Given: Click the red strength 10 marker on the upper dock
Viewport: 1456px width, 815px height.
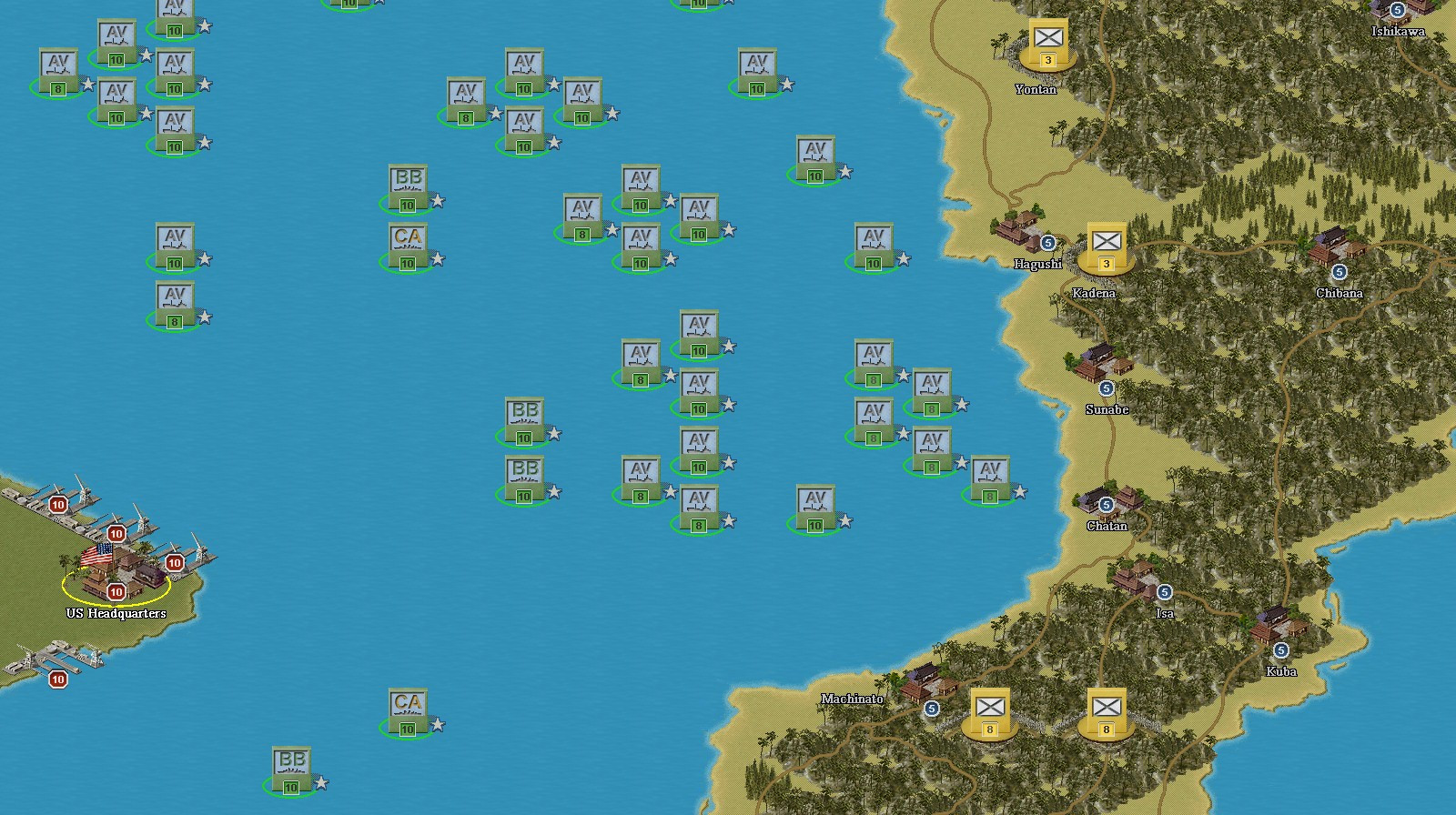Looking at the screenshot, I should (x=56, y=502).
